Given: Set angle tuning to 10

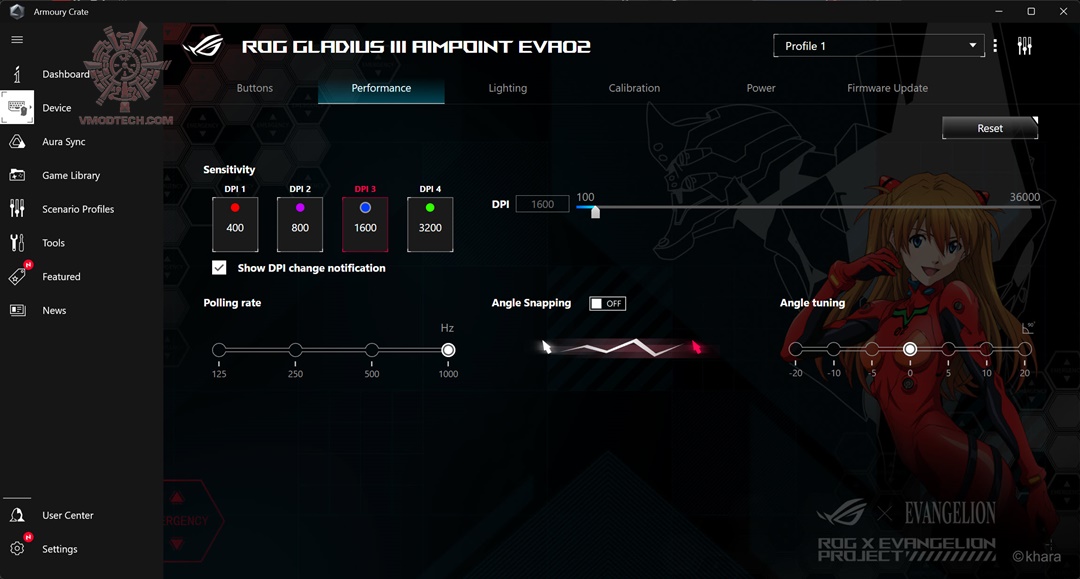Looking at the screenshot, I should pos(986,349).
